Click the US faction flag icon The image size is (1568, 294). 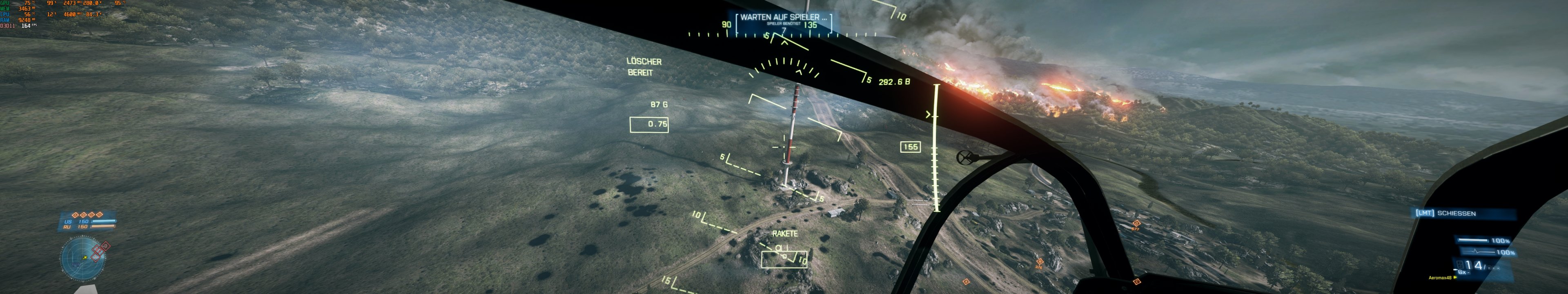68,222
